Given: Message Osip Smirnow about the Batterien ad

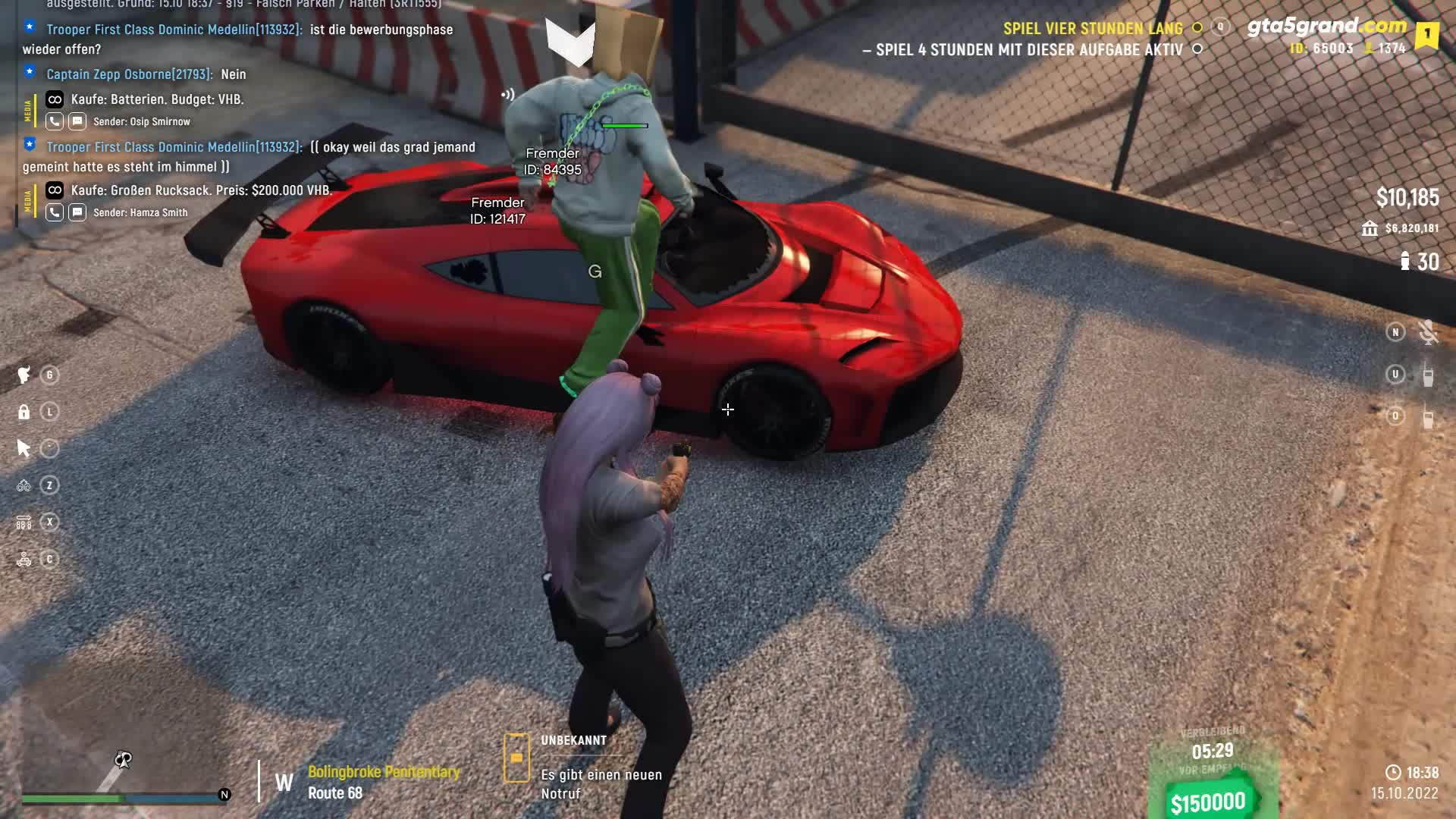Looking at the screenshot, I should pyautogui.click(x=77, y=121).
